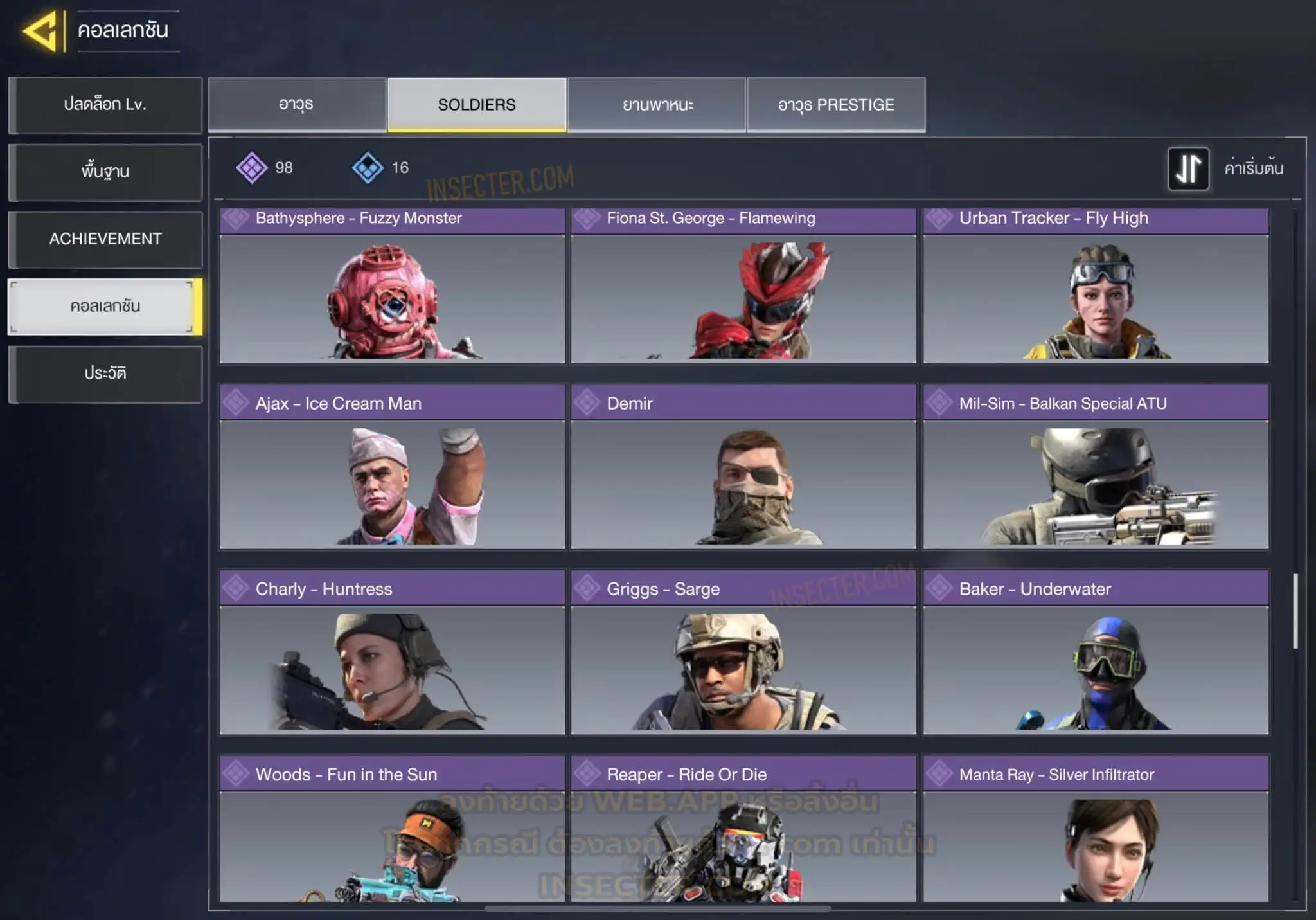The width and height of the screenshot is (1316, 920).
Task: Open the ปลดล็อก Lv. menu entry
Action: (x=105, y=105)
